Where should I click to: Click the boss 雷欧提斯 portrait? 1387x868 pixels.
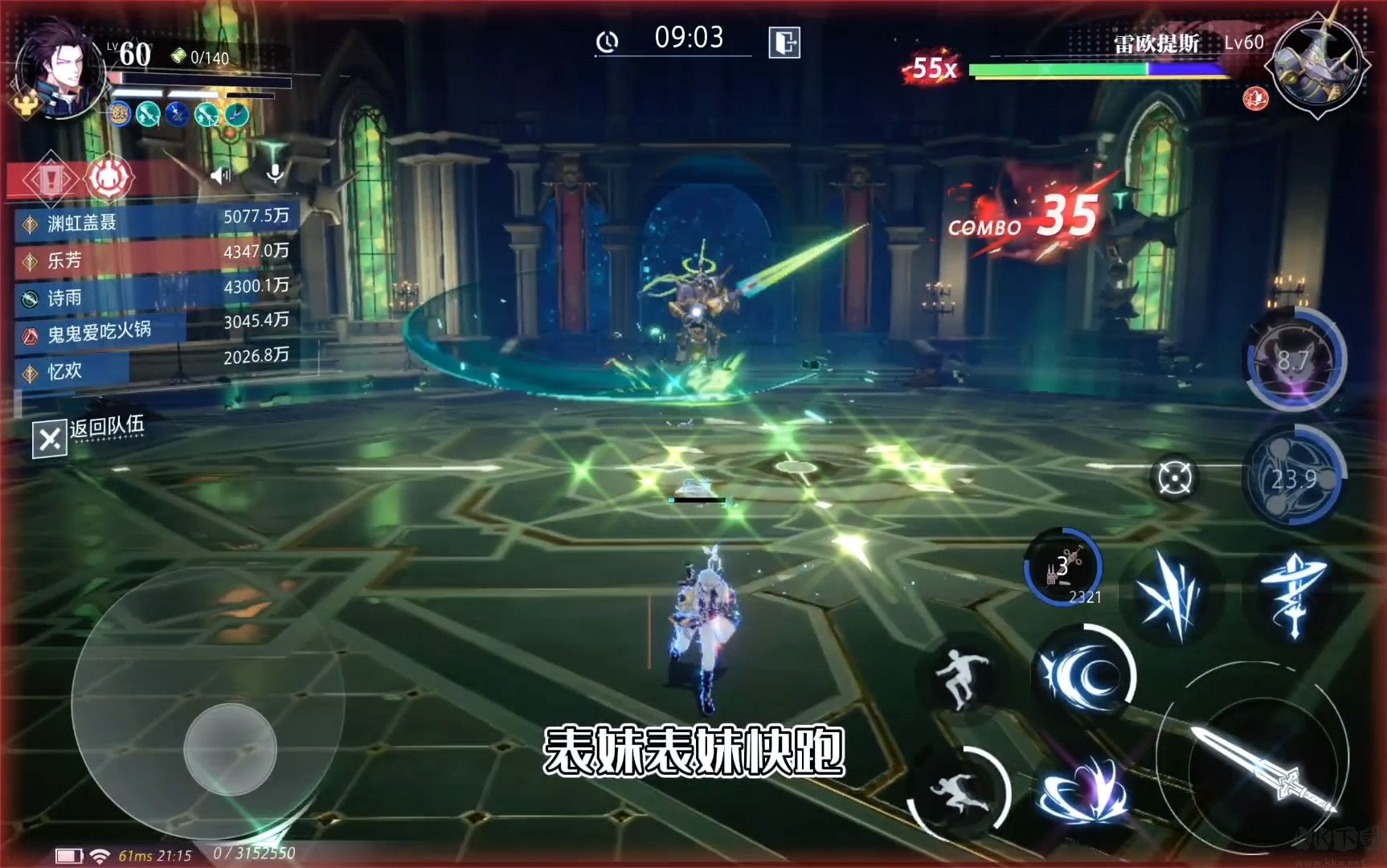pyautogui.click(x=1316, y=64)
